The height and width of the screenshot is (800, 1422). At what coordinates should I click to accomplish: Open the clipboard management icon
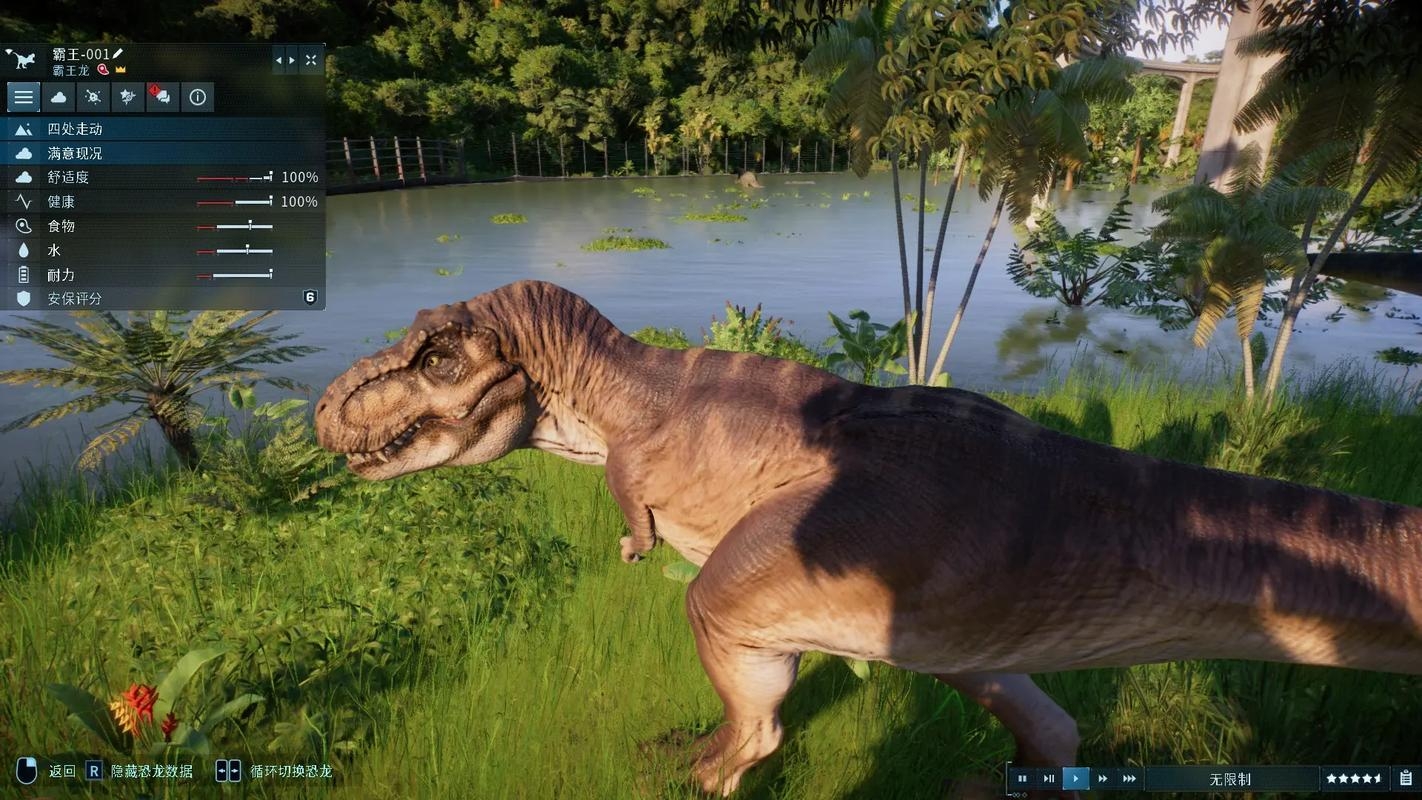point(1406,778)
